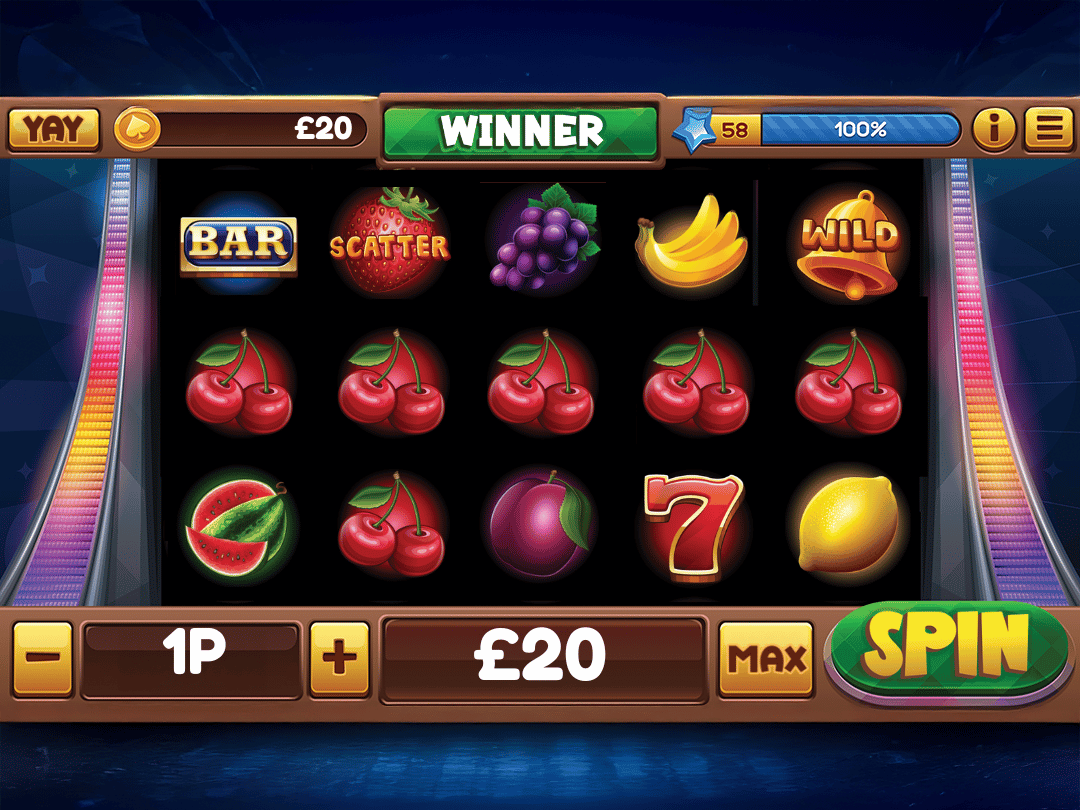
Task: Hit the green SPIN button
Action: pos(946,649)
